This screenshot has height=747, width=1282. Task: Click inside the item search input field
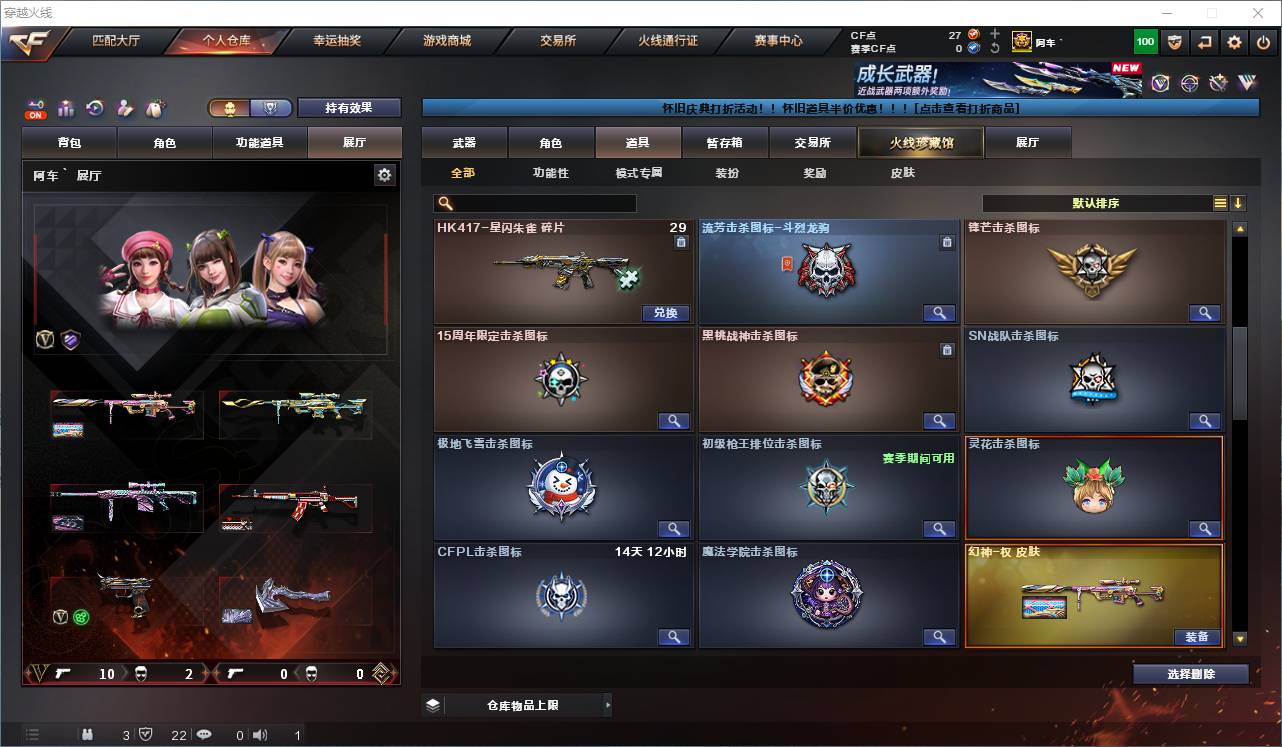click(540, 202)
